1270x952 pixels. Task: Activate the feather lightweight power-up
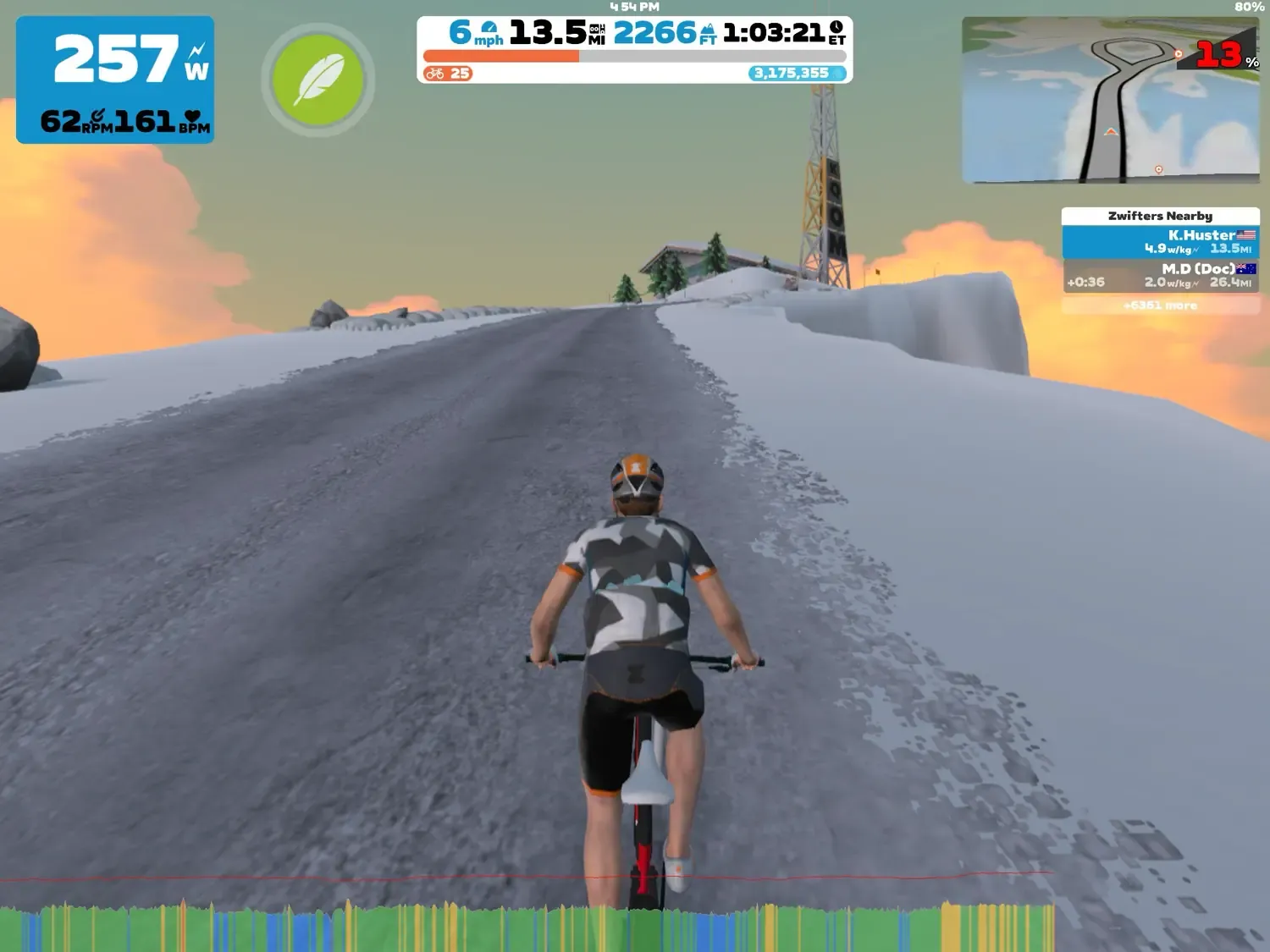click(317, 80)
